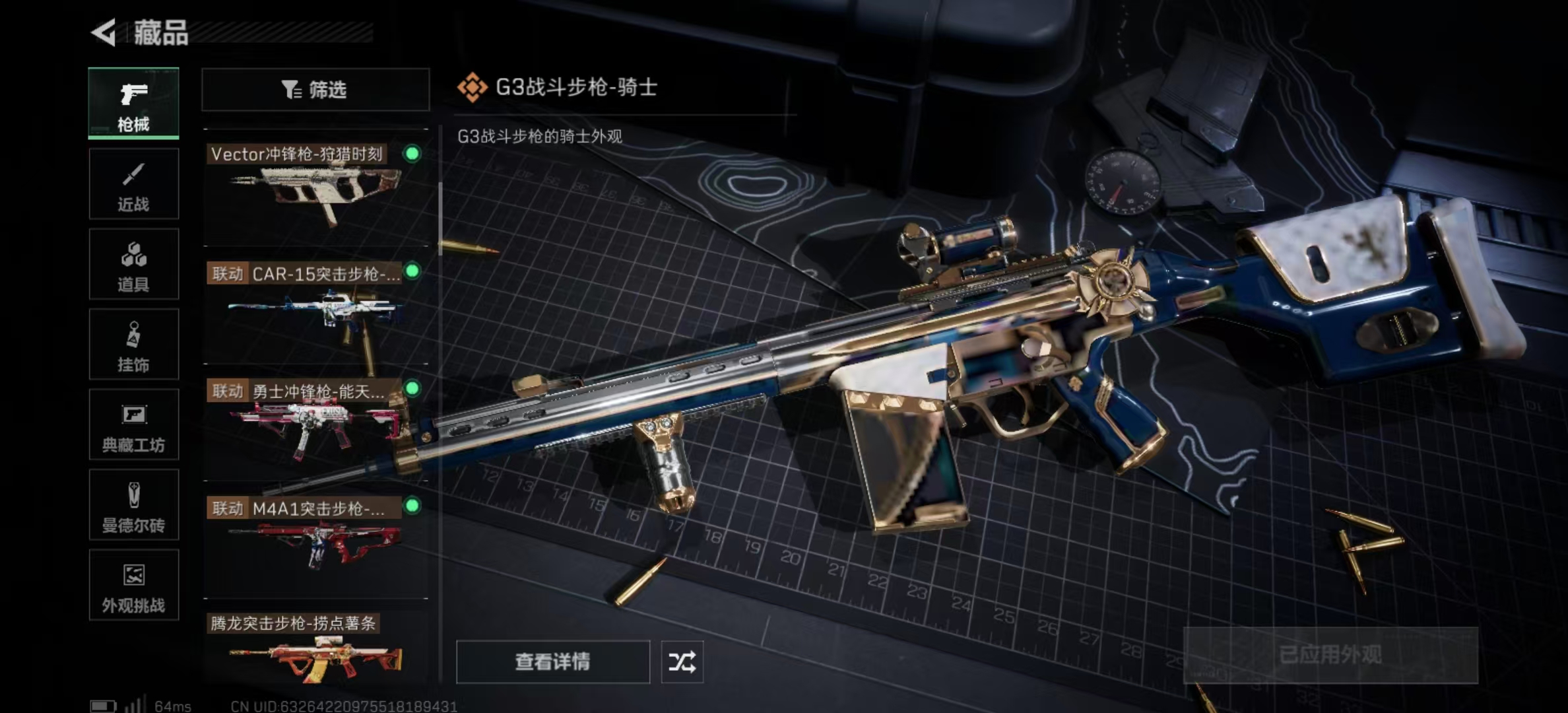This screenshot has height=713, width=1568.
Task: Open the 曼德尔砖 category icon
Action: coord(133,505)
